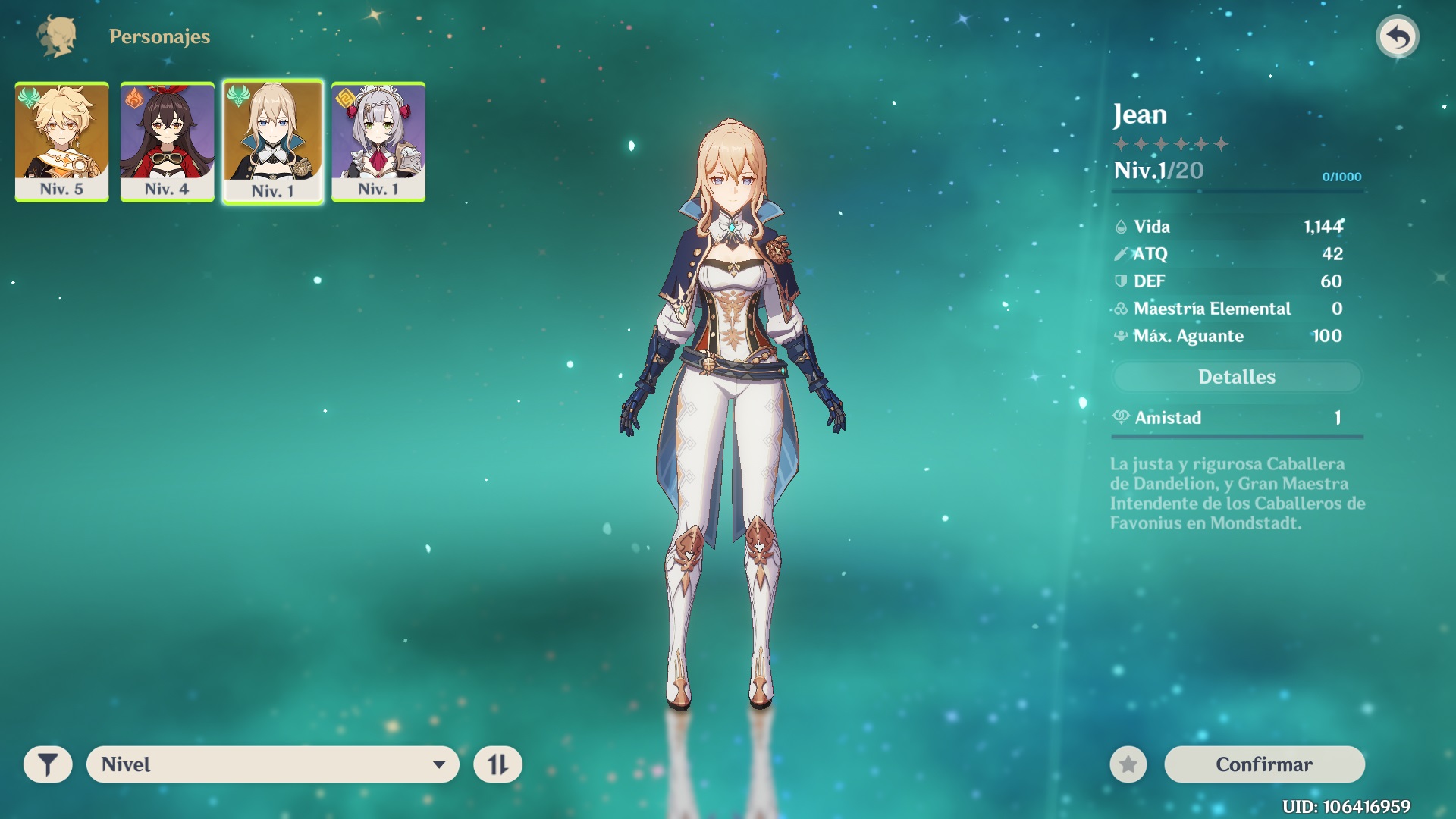This screenshot has width=1456, height=819.
Task: Toggle the sort order arrows button
Action: 497,764
